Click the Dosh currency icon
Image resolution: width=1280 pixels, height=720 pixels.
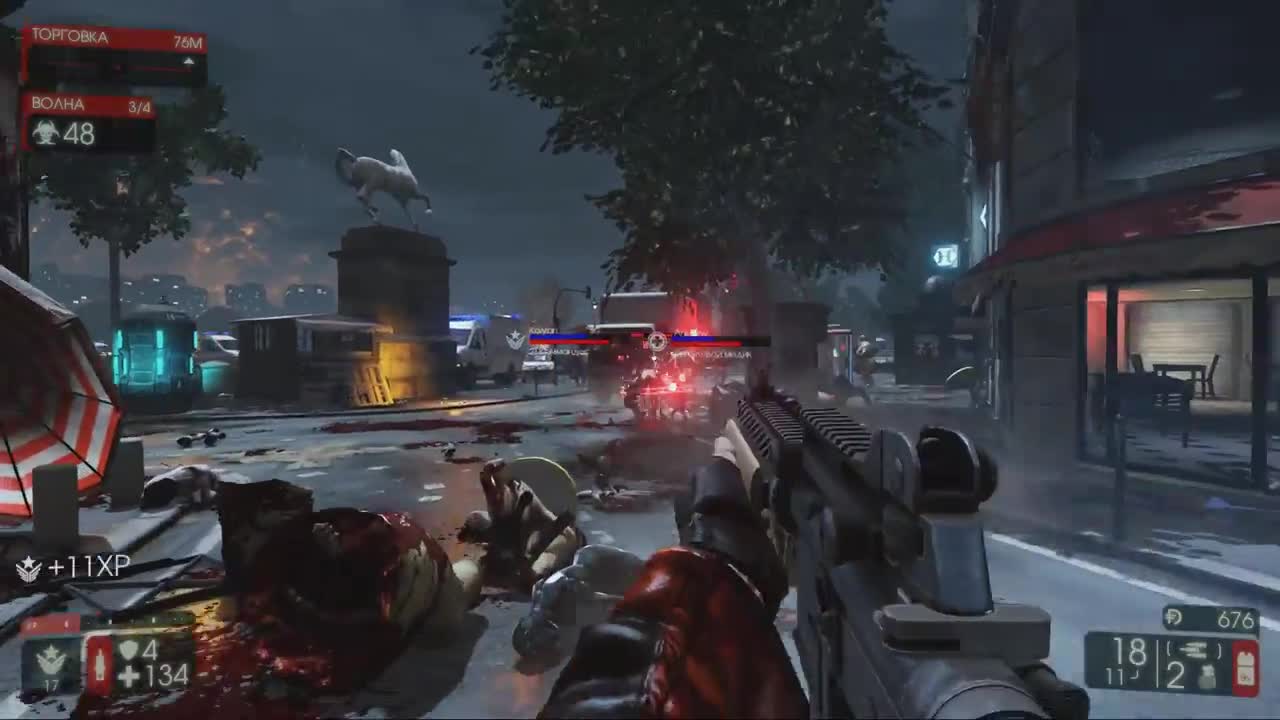[1174, 617]
